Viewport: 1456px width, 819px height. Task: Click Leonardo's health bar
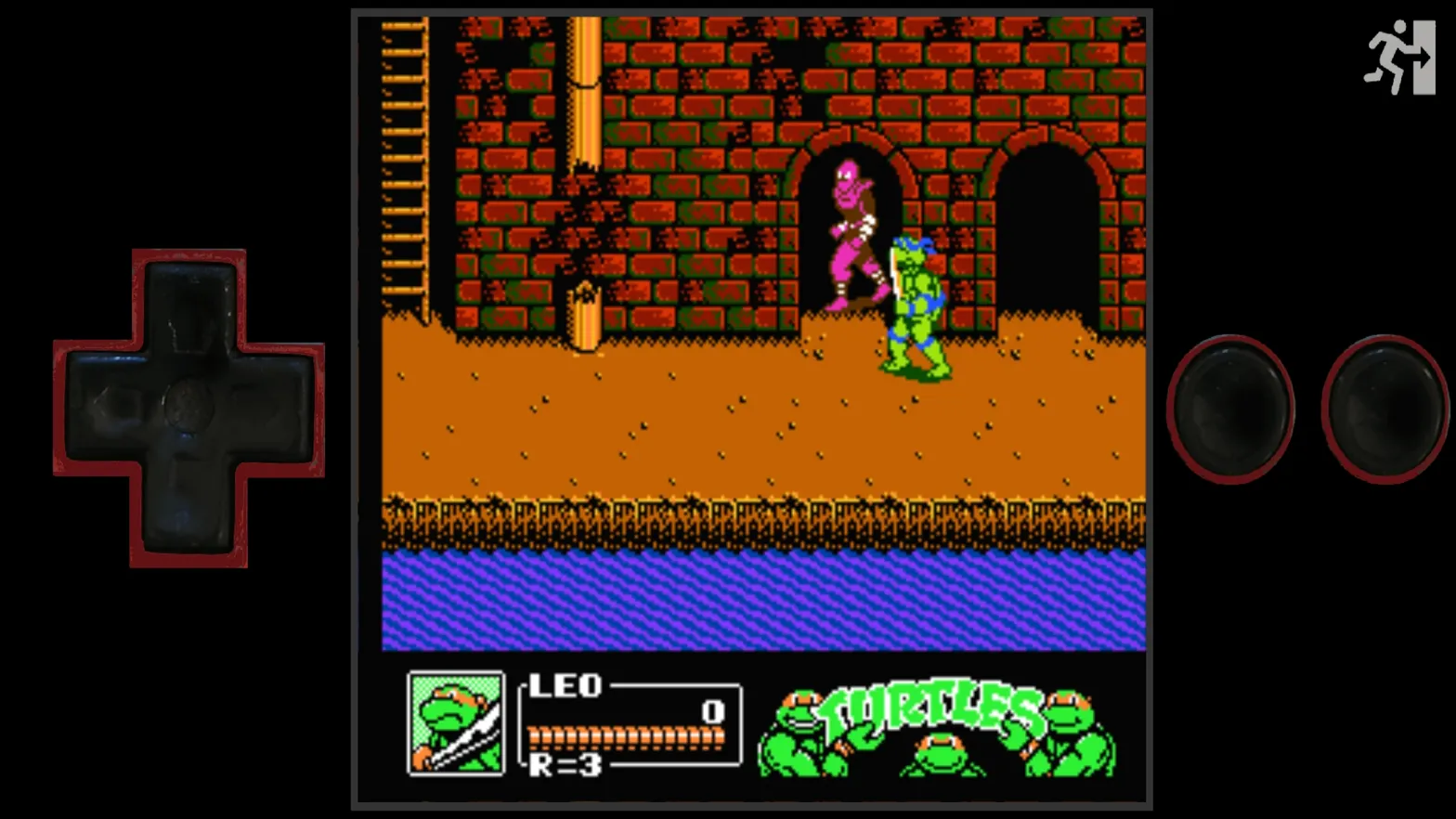pos(624,736)
